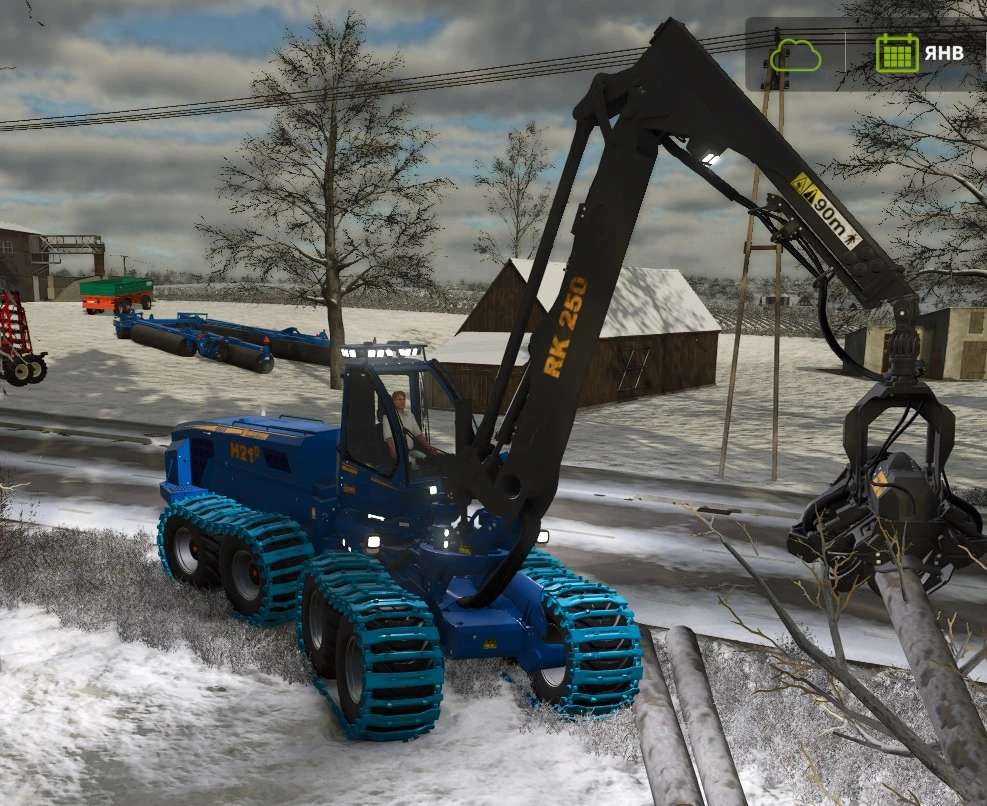The width and height of the screenshot is (987, 806).
Task: Click the cloudy weather icon
Action: pyautogui.click(x=795, y=54)
